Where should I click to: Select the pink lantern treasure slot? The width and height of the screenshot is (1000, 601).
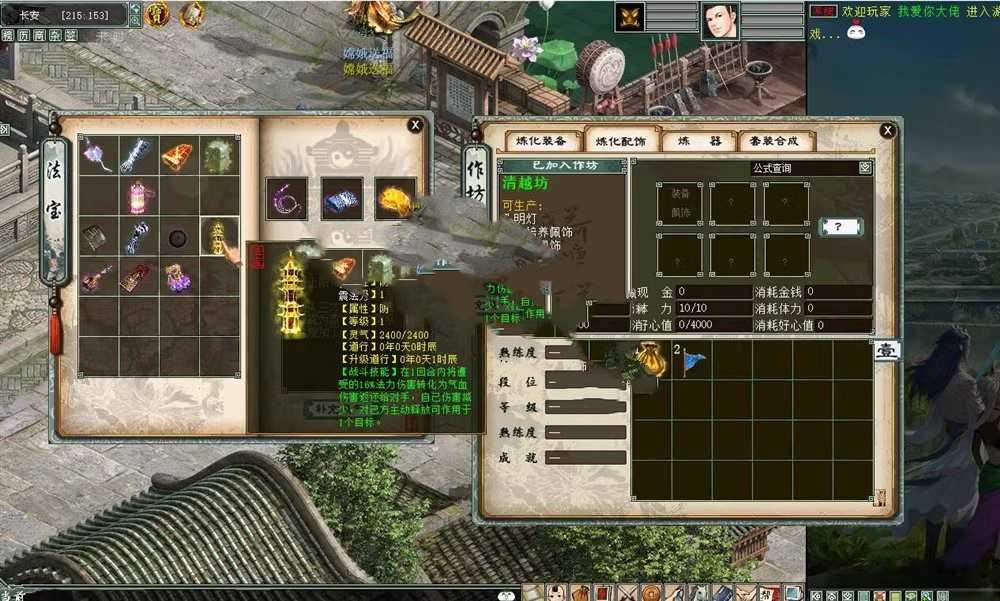[x=139, y=196]
